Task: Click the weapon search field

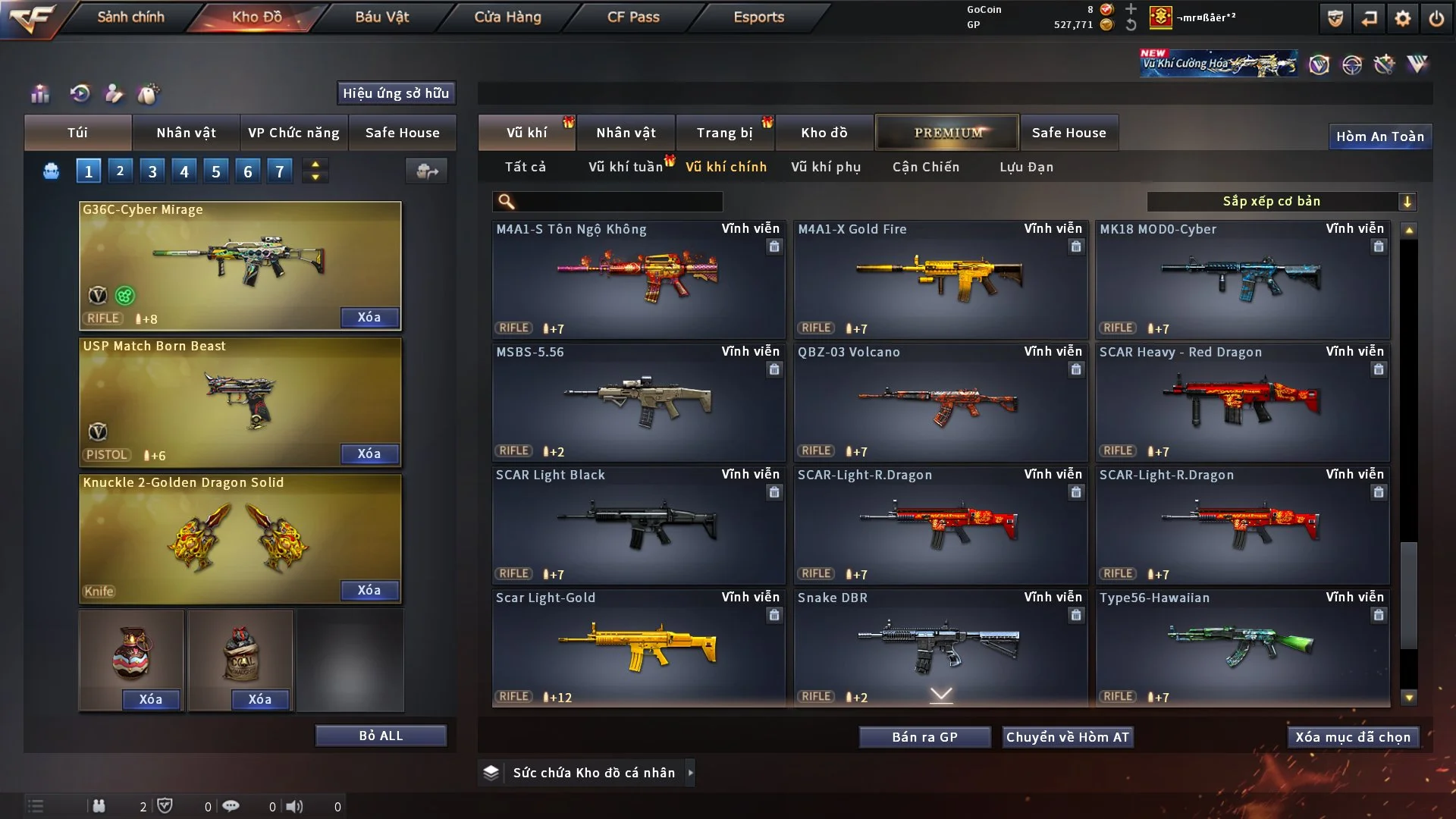Action: (618, 202)
